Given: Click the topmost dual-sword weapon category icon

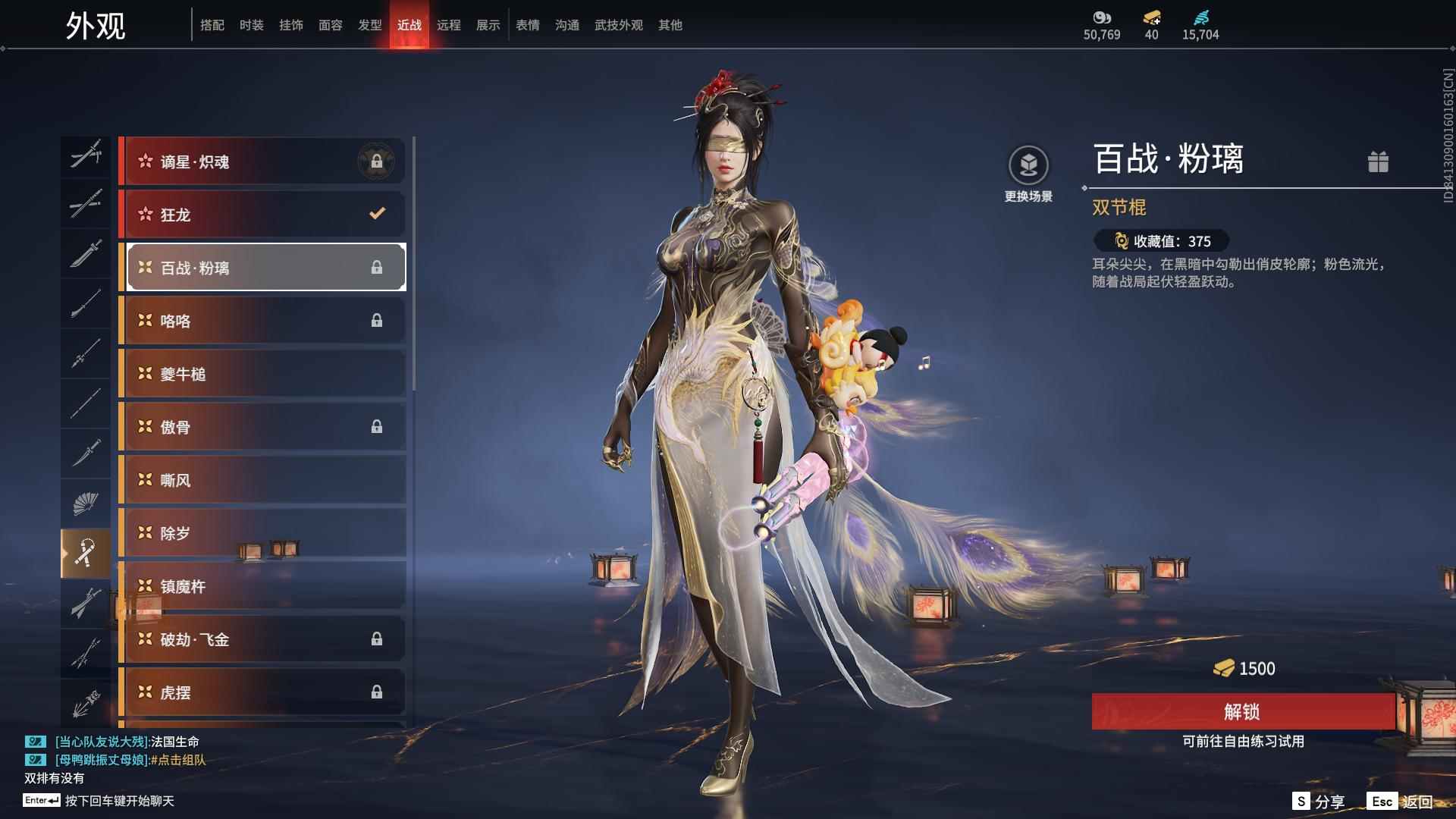Looking at the screenshot, I should coord(86,155).
